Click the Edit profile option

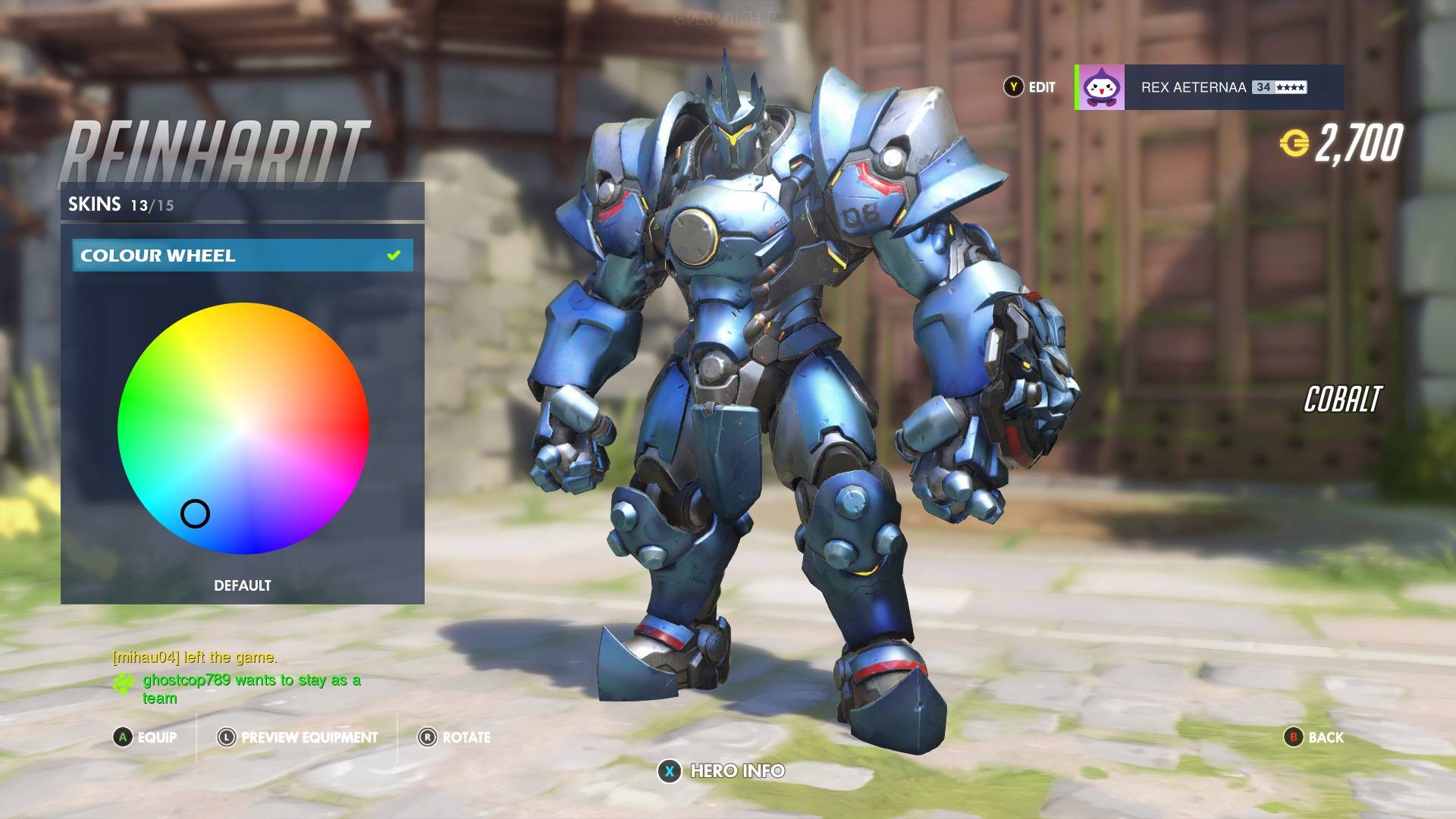point(1030,87)
